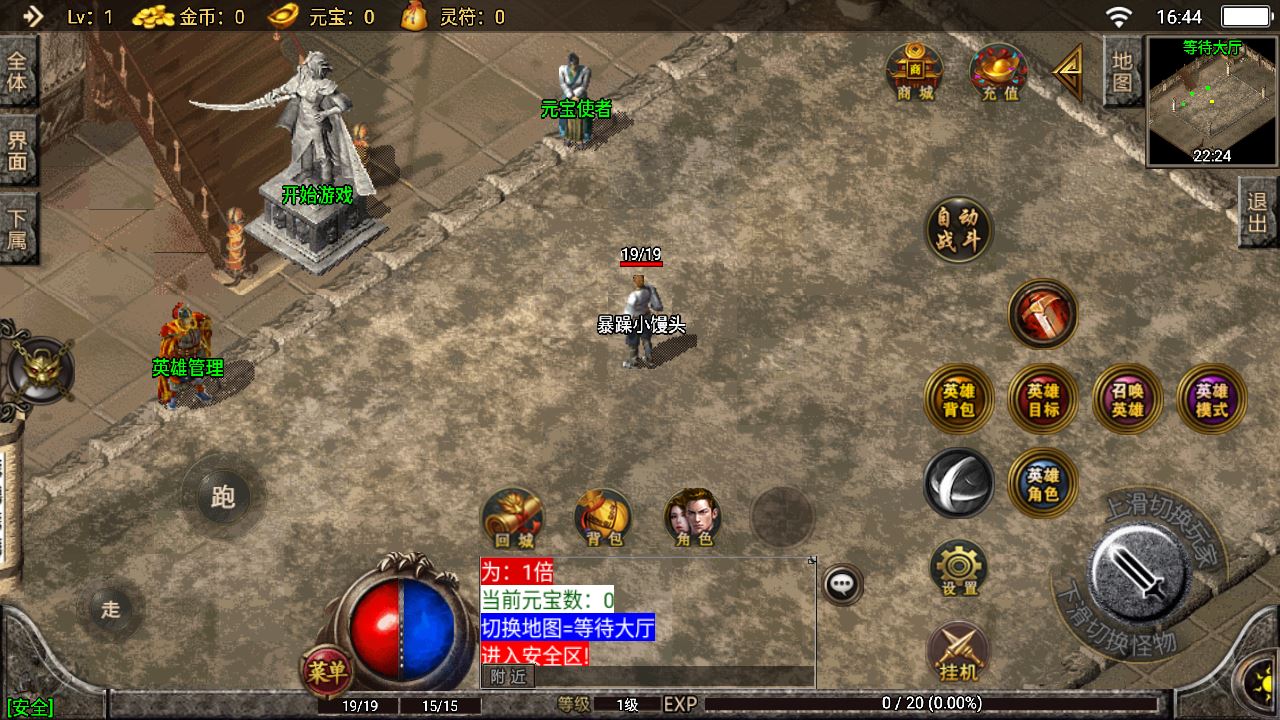Click the 退出 exit button
The image size is (1280, 720).
click(x=1258, y=212)
